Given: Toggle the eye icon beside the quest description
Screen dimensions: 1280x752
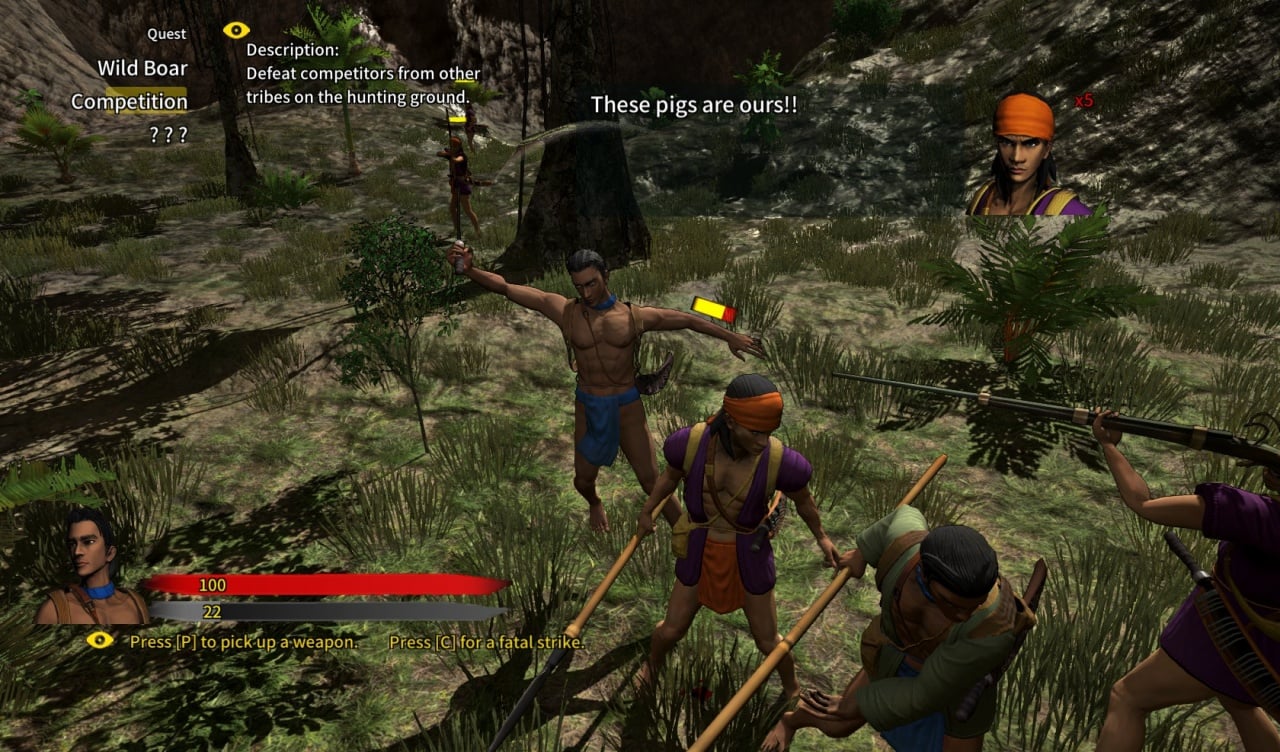Looking at the screenshot, I should [x=236, y=30].
